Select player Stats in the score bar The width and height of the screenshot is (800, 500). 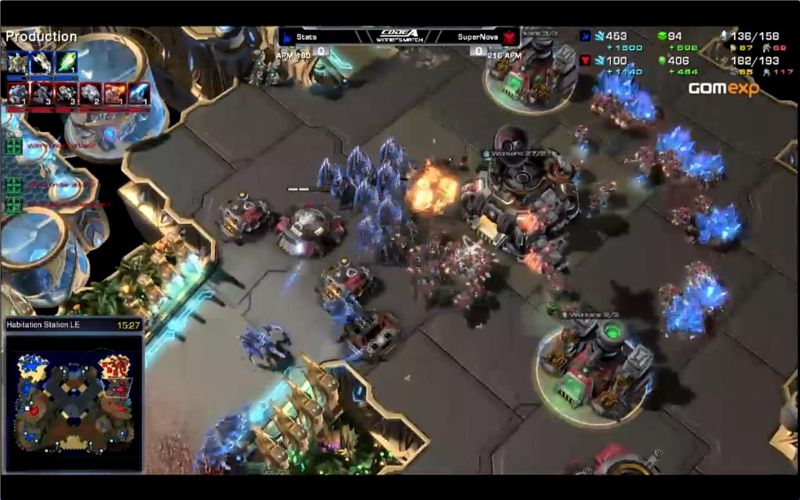point(308,37)
